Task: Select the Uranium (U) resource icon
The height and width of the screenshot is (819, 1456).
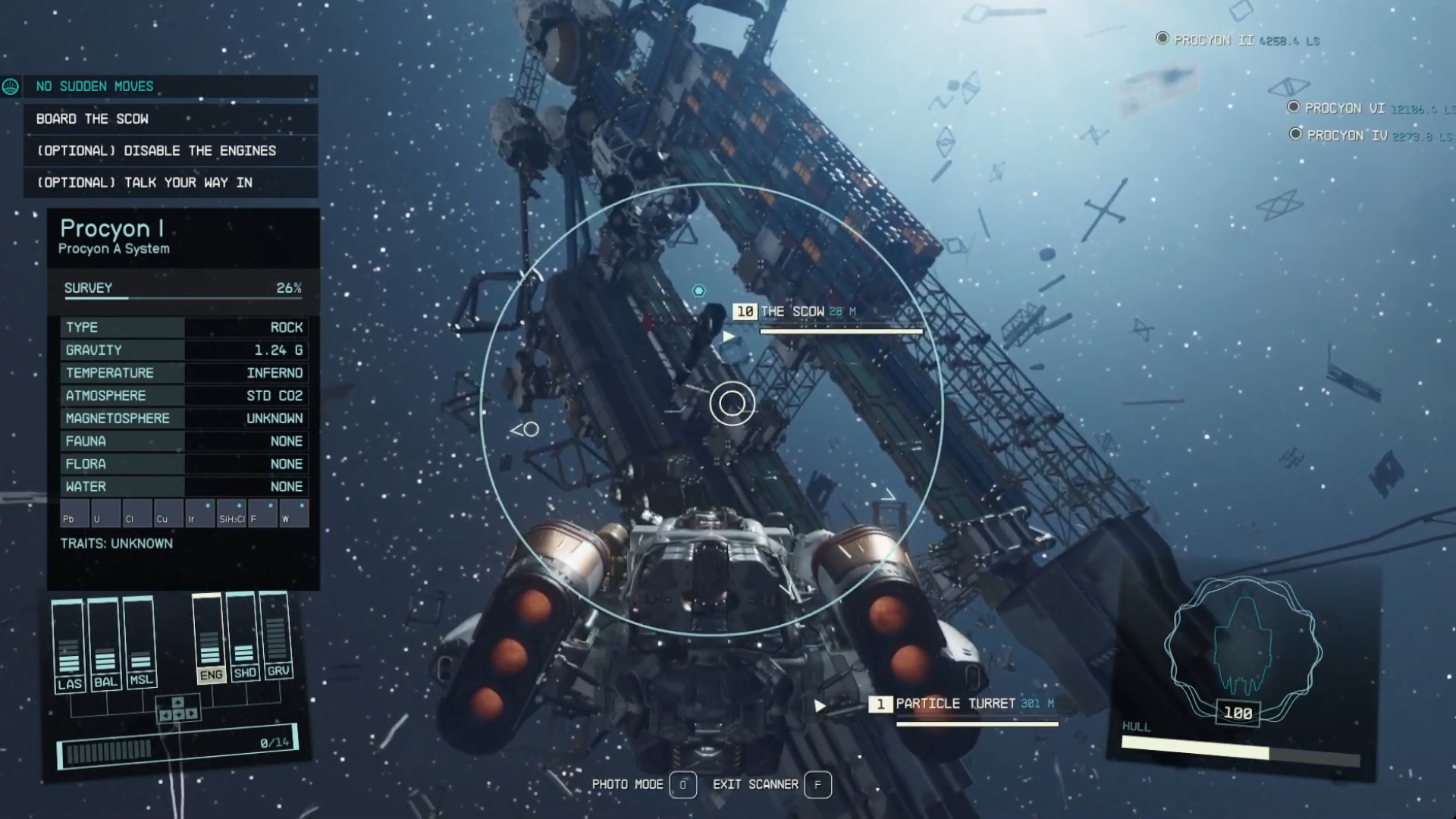Action: point(105,513)
